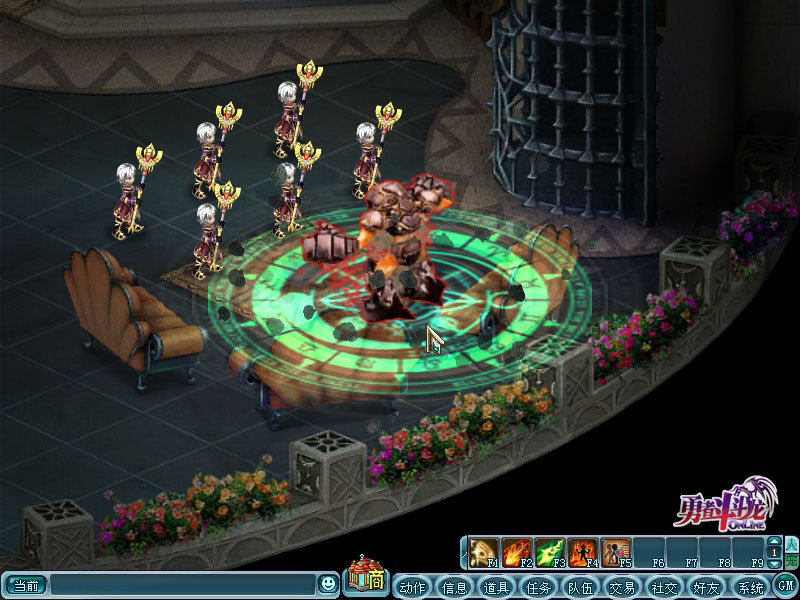Open the 信息 (Info) panel
The image size is (800, 600).
(454, 586)
